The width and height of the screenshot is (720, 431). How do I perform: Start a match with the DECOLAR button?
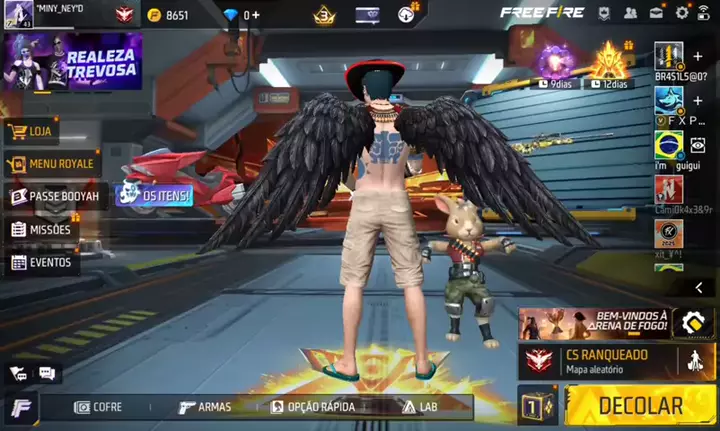[640, 405]
